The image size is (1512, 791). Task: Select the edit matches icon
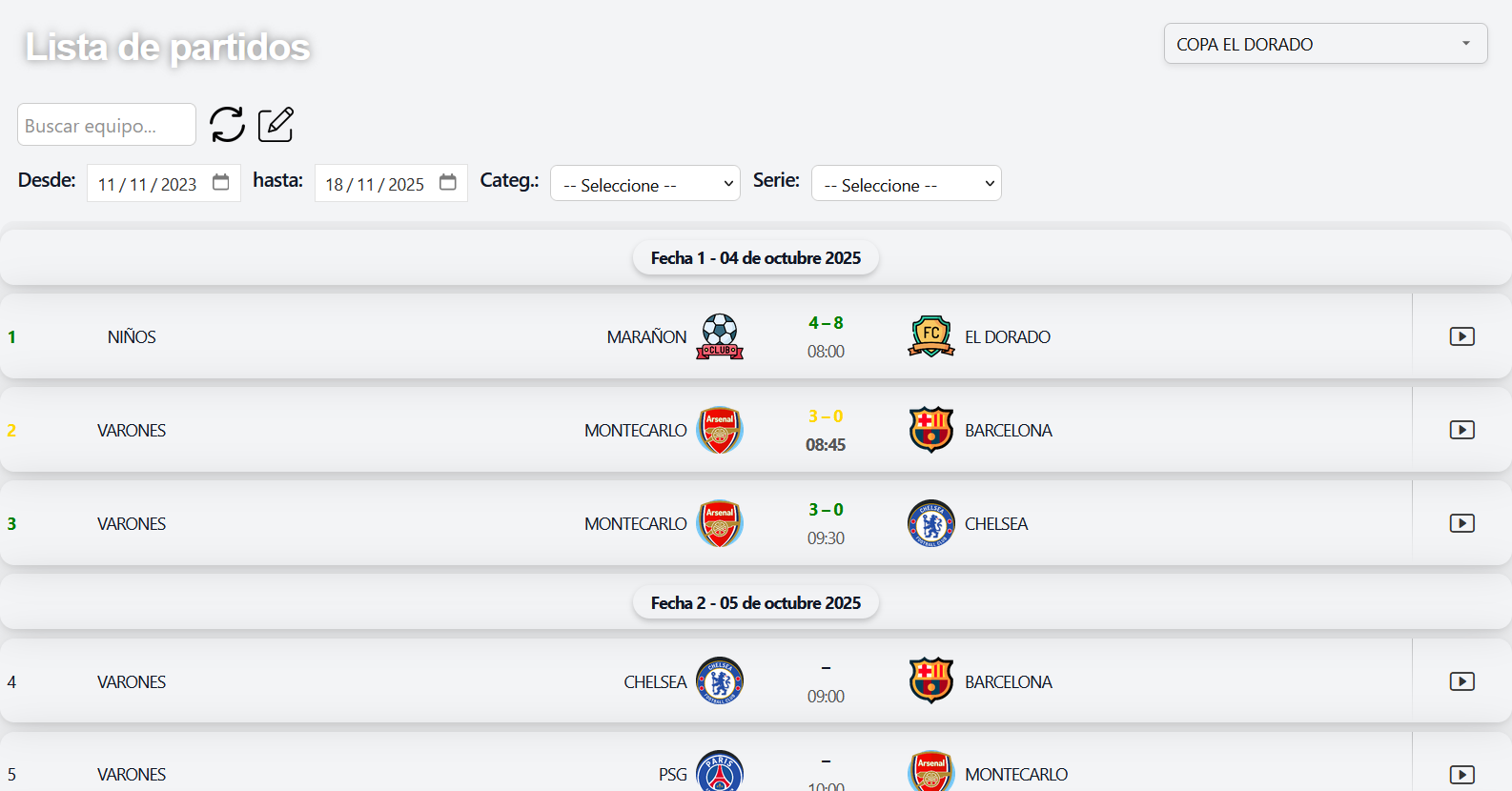(x=275, y=124)
